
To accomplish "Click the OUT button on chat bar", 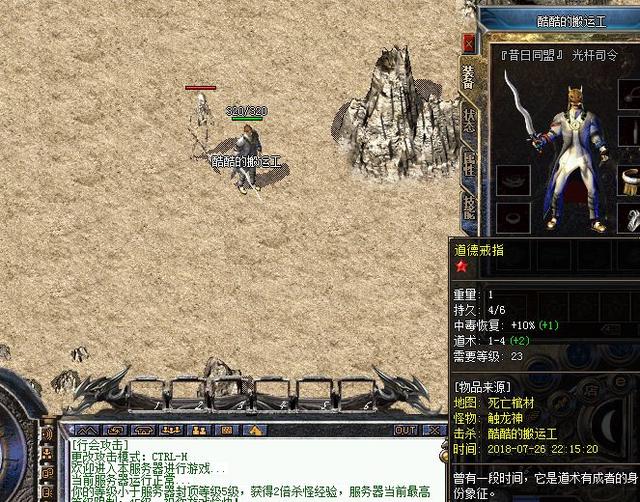I will tap(405, 430).
